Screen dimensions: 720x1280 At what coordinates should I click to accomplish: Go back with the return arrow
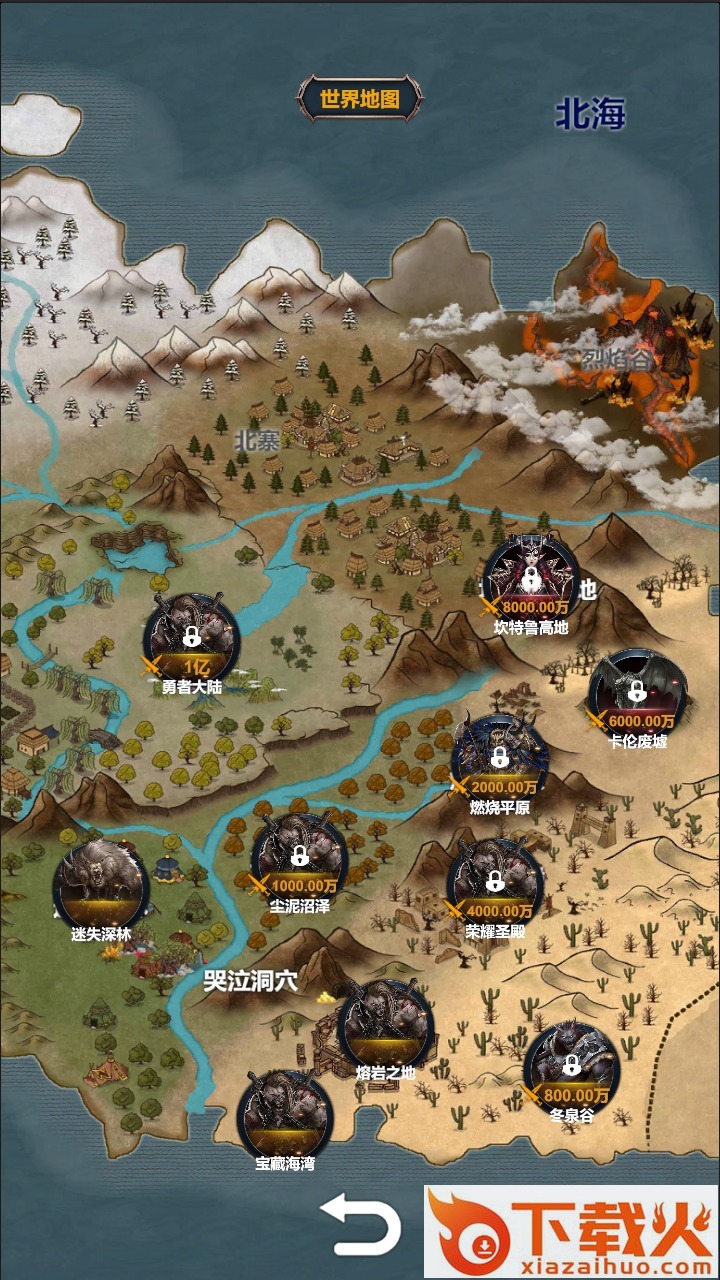pyautogui.click(x=360, y=1225)
